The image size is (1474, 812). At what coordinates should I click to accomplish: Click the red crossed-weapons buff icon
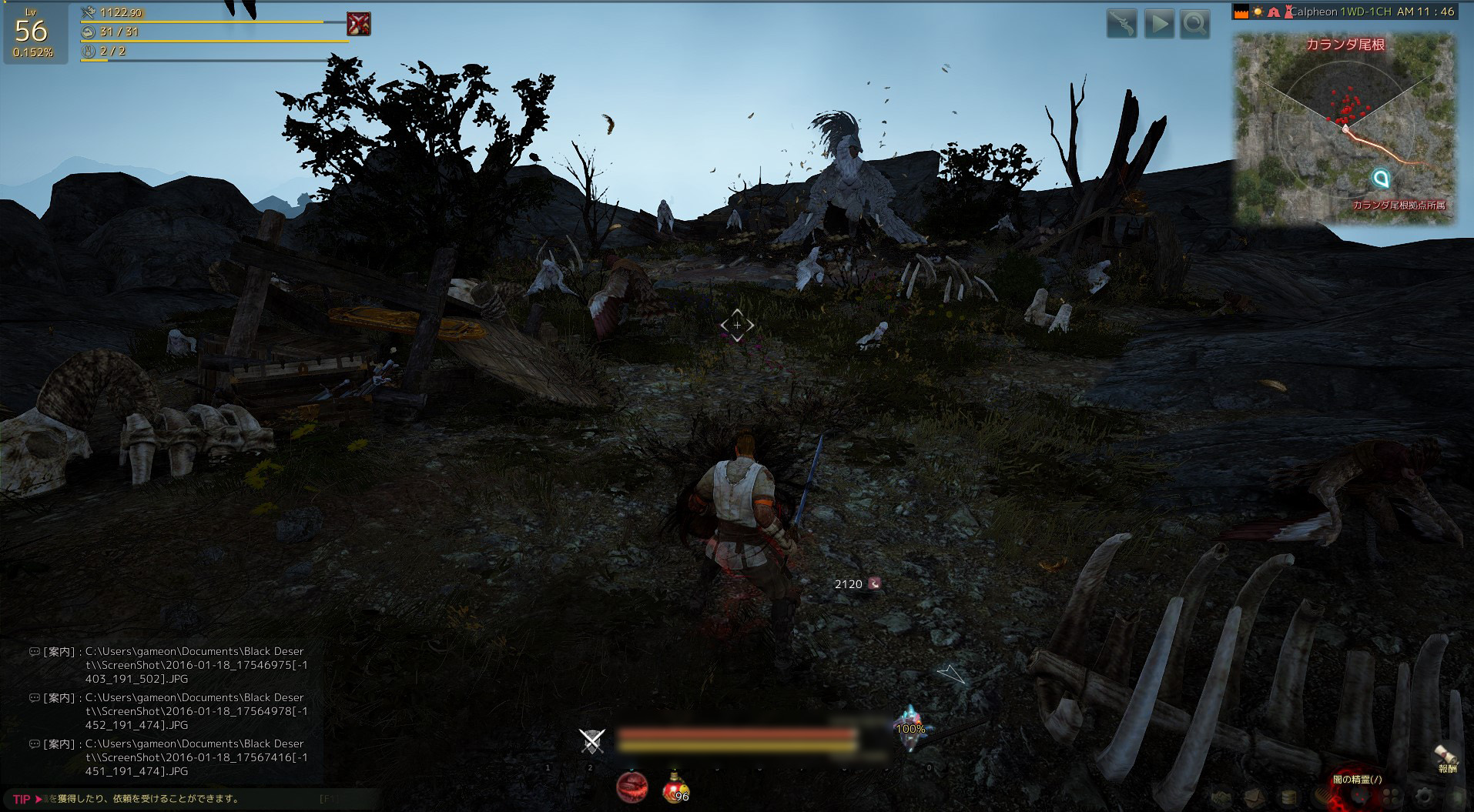pyautogui.click(x=358, y=24)
